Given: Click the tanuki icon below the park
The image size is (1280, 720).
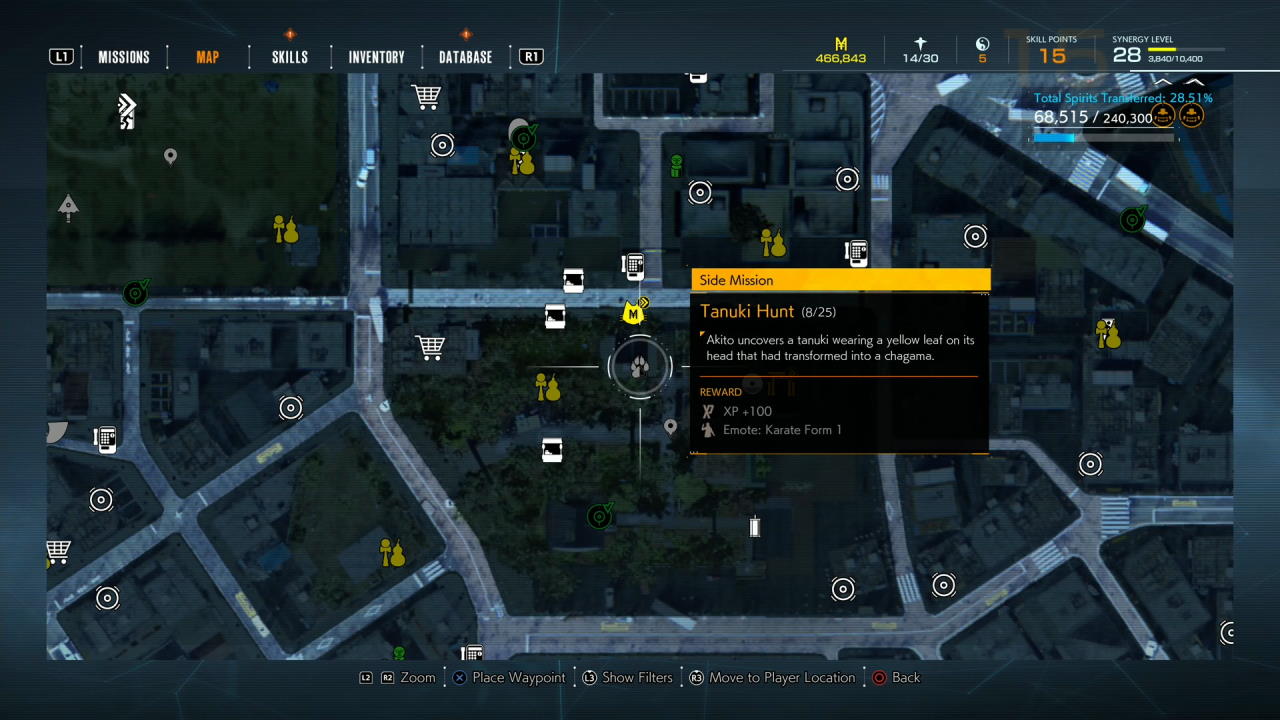Looking at the screenshot, I should point(392,553).
